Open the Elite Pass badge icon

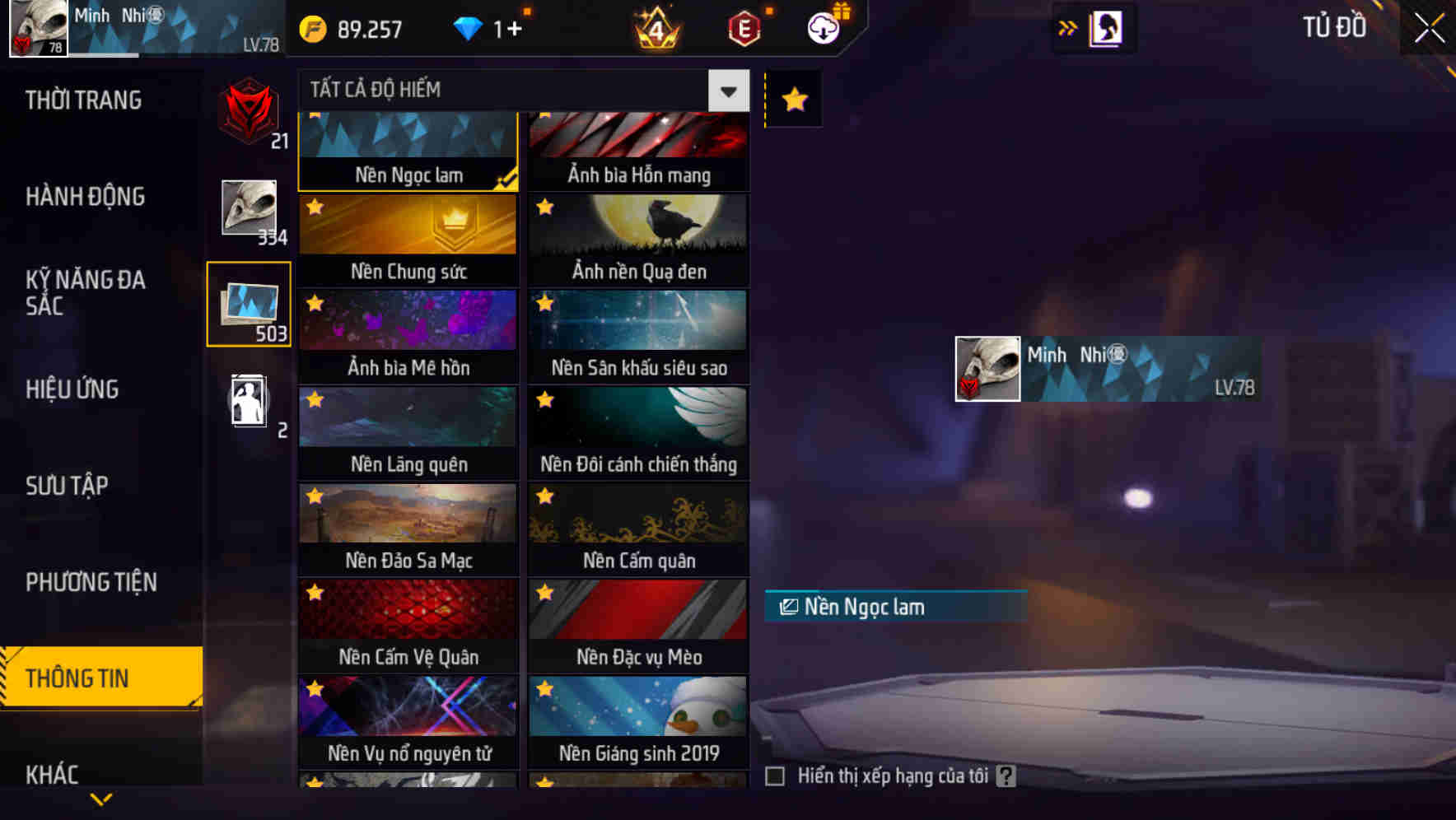click(741, 27)
